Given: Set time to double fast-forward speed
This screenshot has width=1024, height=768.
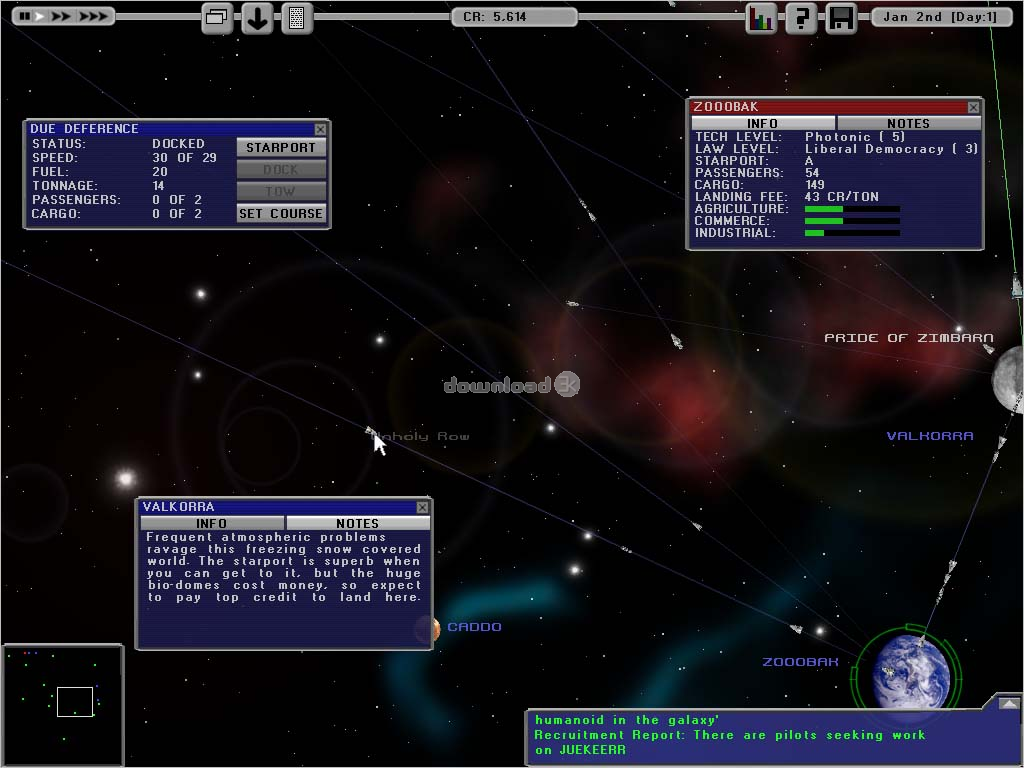Looking at the screenshot, I should (x=61, y=16).
